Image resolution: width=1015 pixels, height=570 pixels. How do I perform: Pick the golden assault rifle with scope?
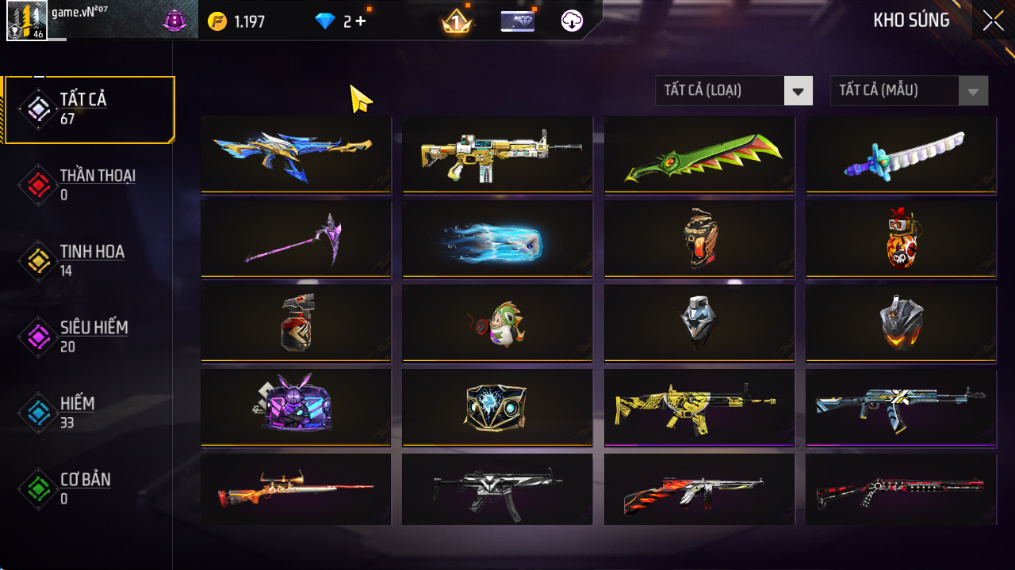coord(497,154)
